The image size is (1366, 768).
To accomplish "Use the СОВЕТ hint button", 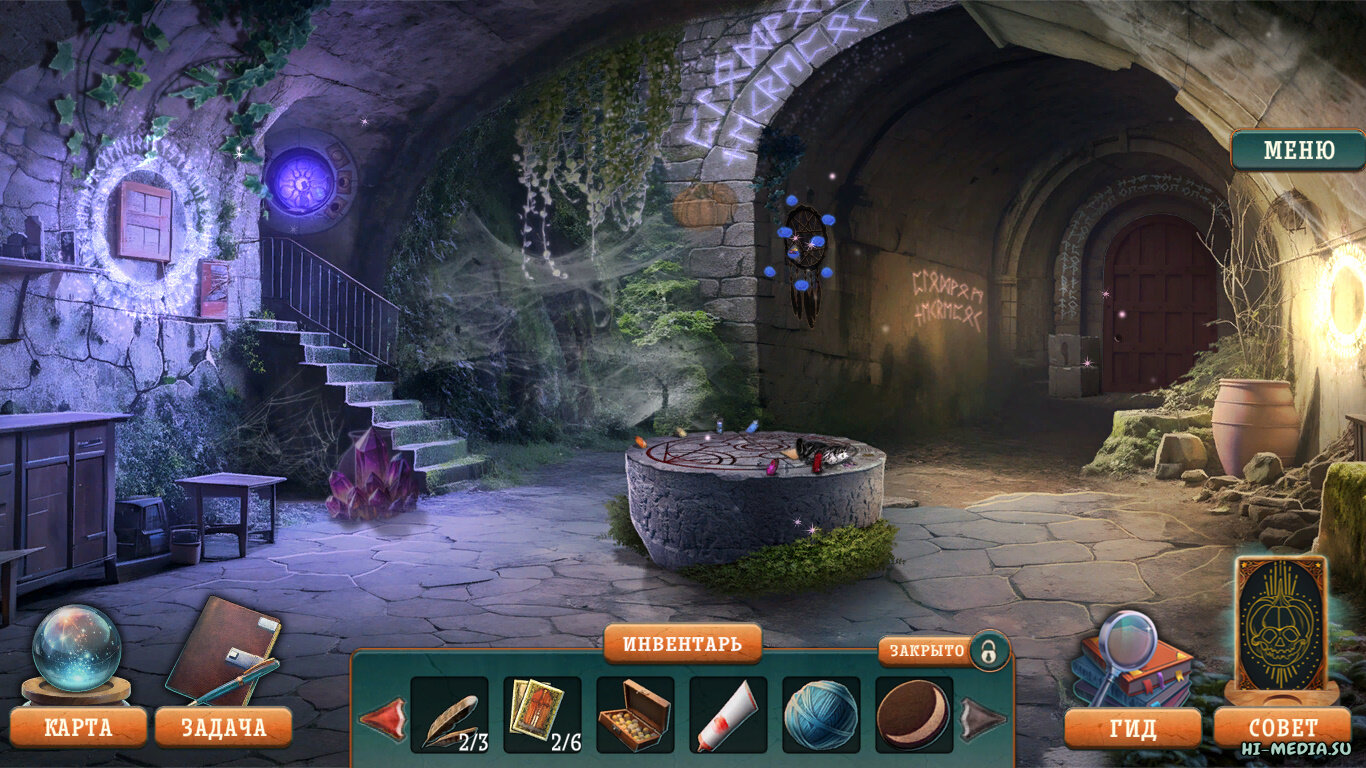I will 1283,728.
